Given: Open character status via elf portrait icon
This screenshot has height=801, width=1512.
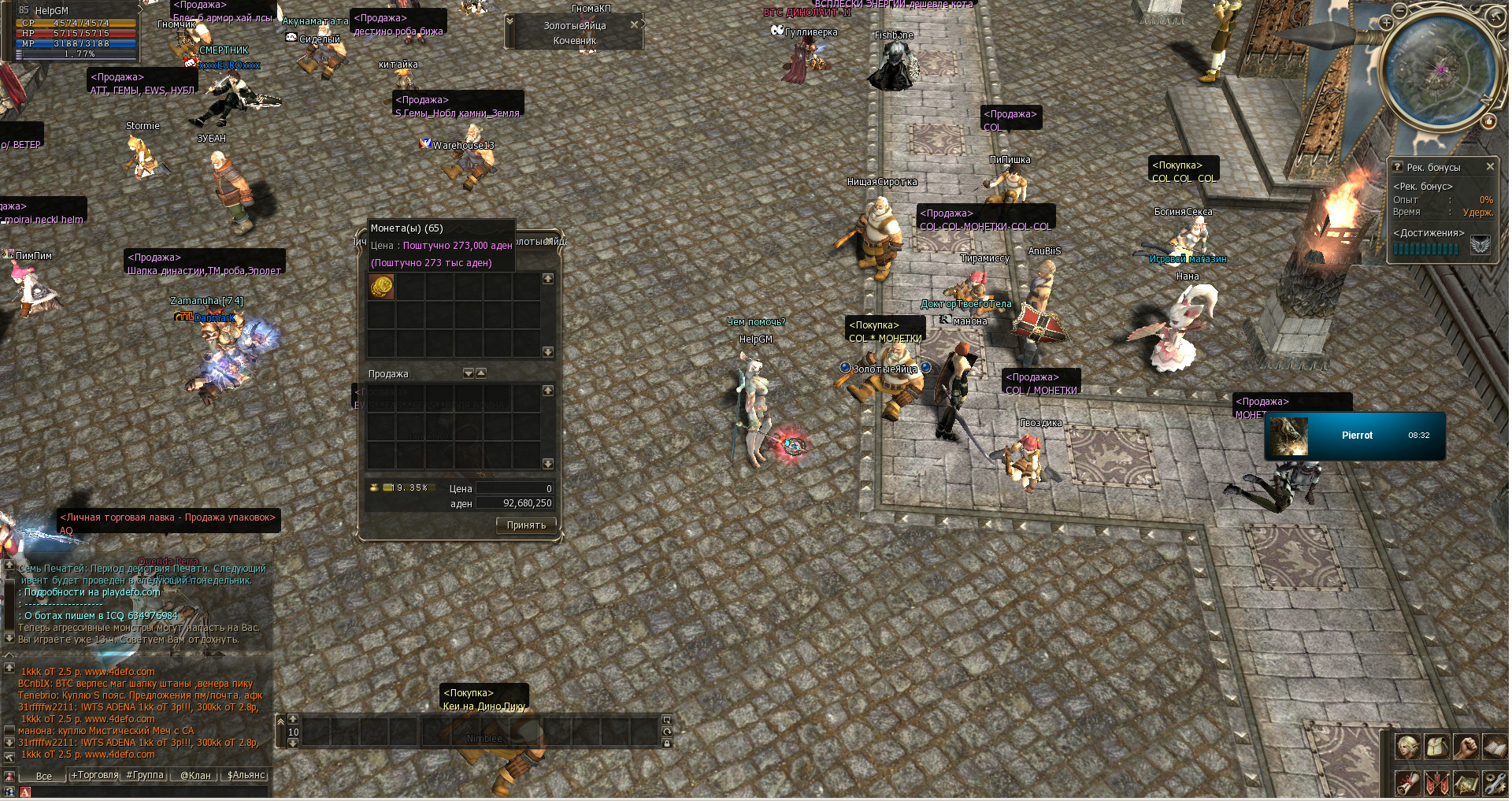Looking at the screenshot, I should tap(1407, 746).
